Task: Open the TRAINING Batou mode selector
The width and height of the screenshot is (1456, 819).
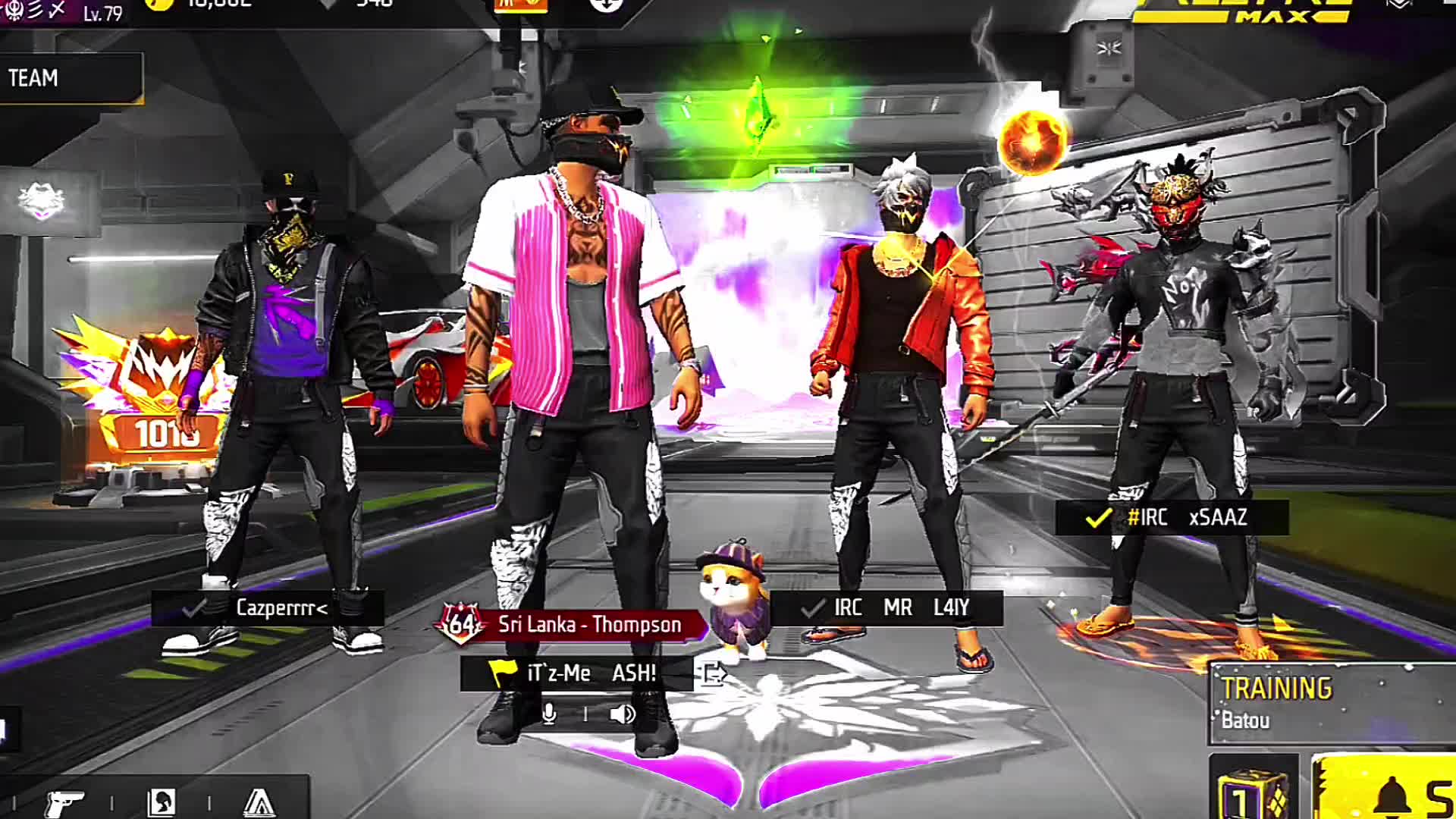Action: click(1331, 703)
